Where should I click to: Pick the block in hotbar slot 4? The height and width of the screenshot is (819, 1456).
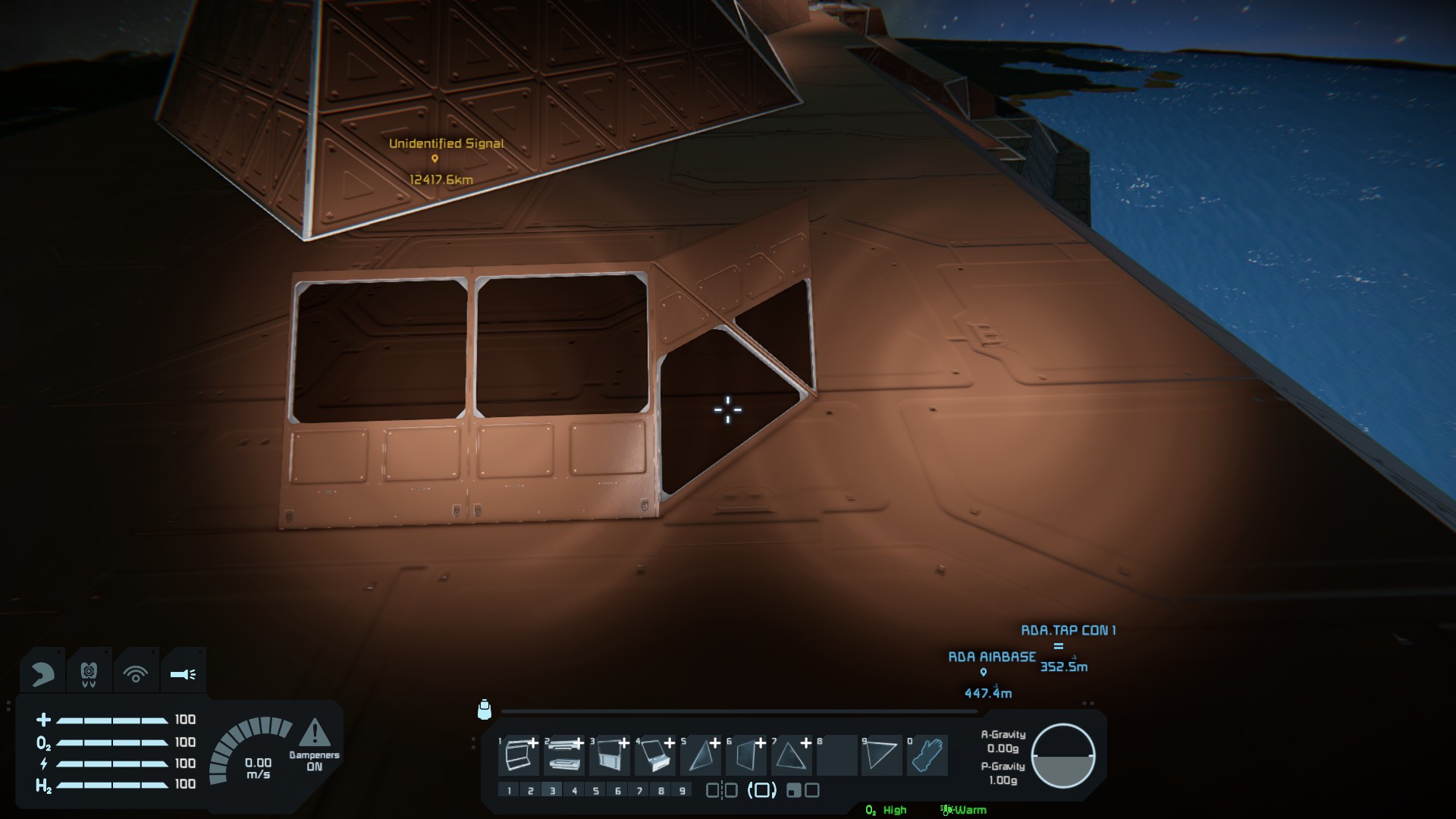pyautogui.click(x=655, y=755)
